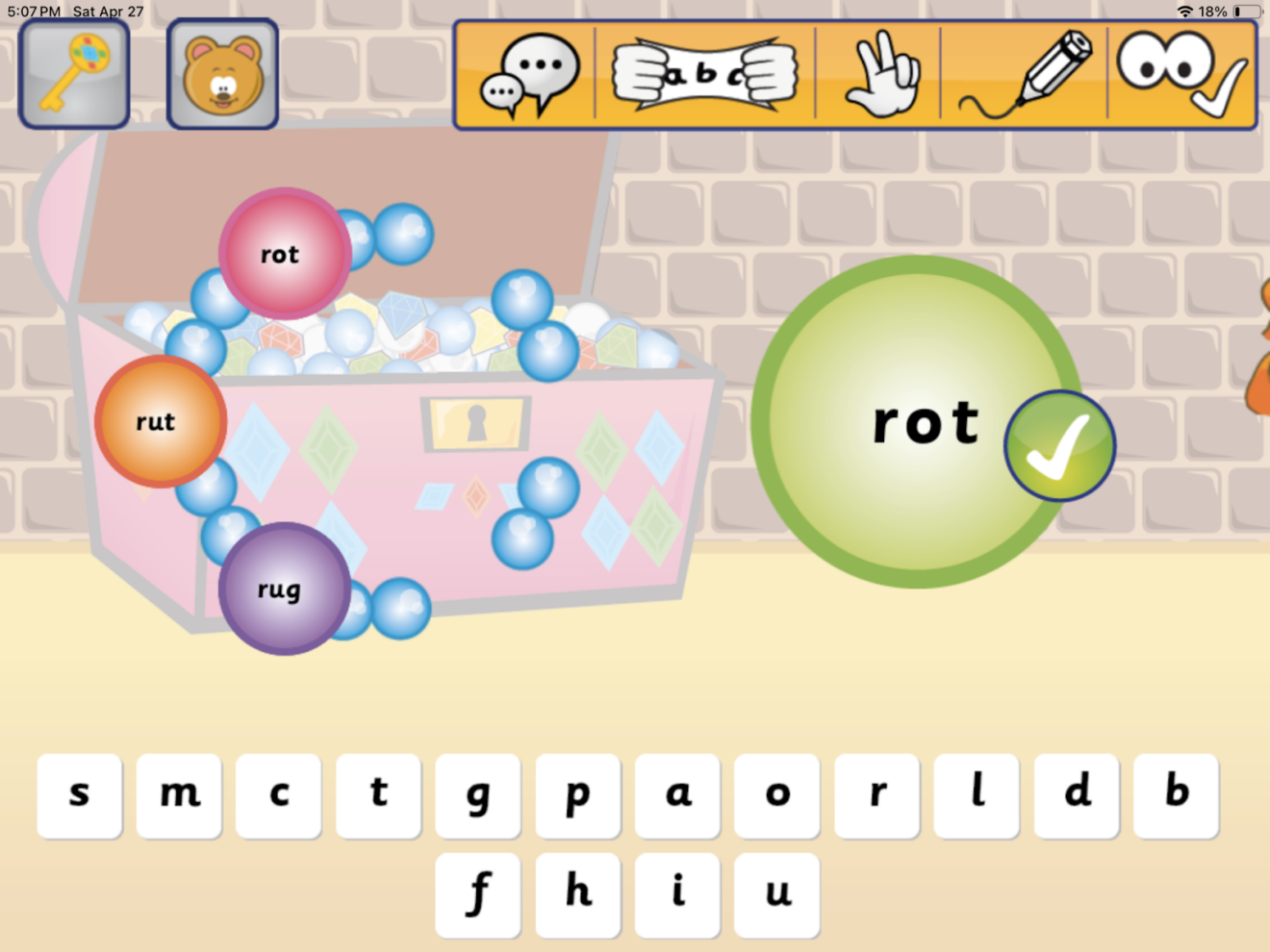Open the painter's key icon
This screenshot has width=1270, height=952.
pos(74,73)
